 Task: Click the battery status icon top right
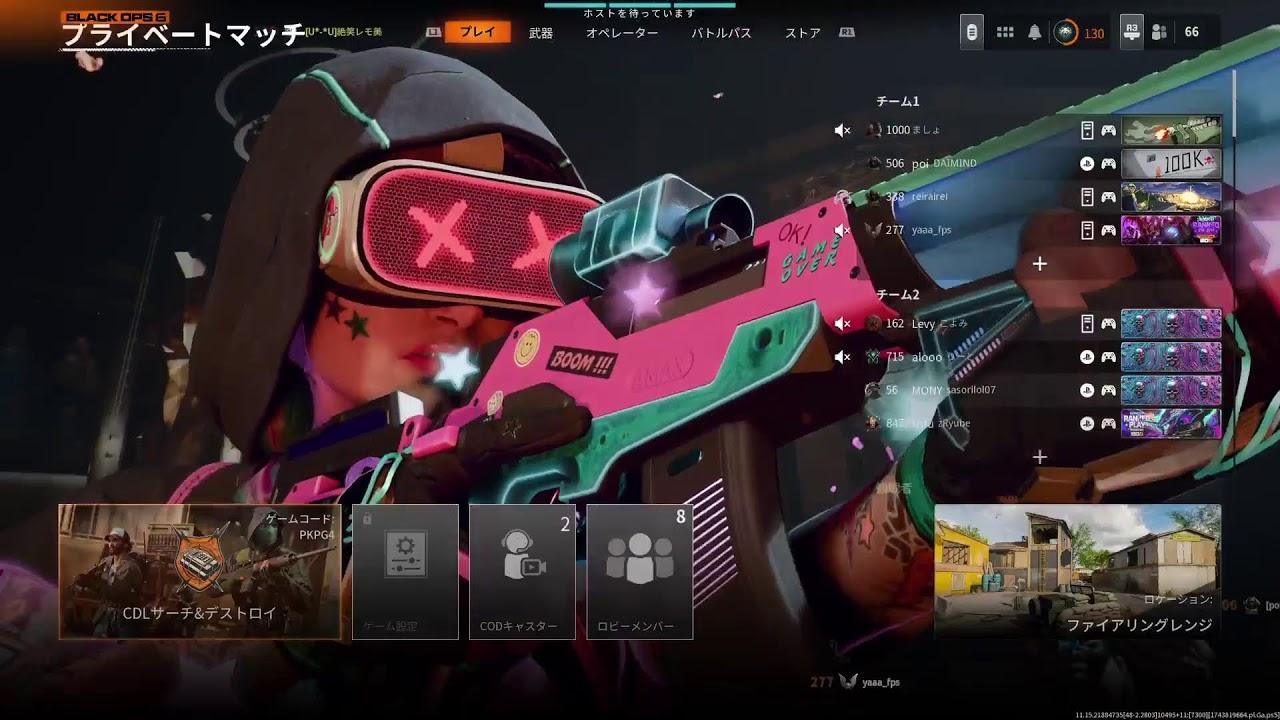coord(970,33)
